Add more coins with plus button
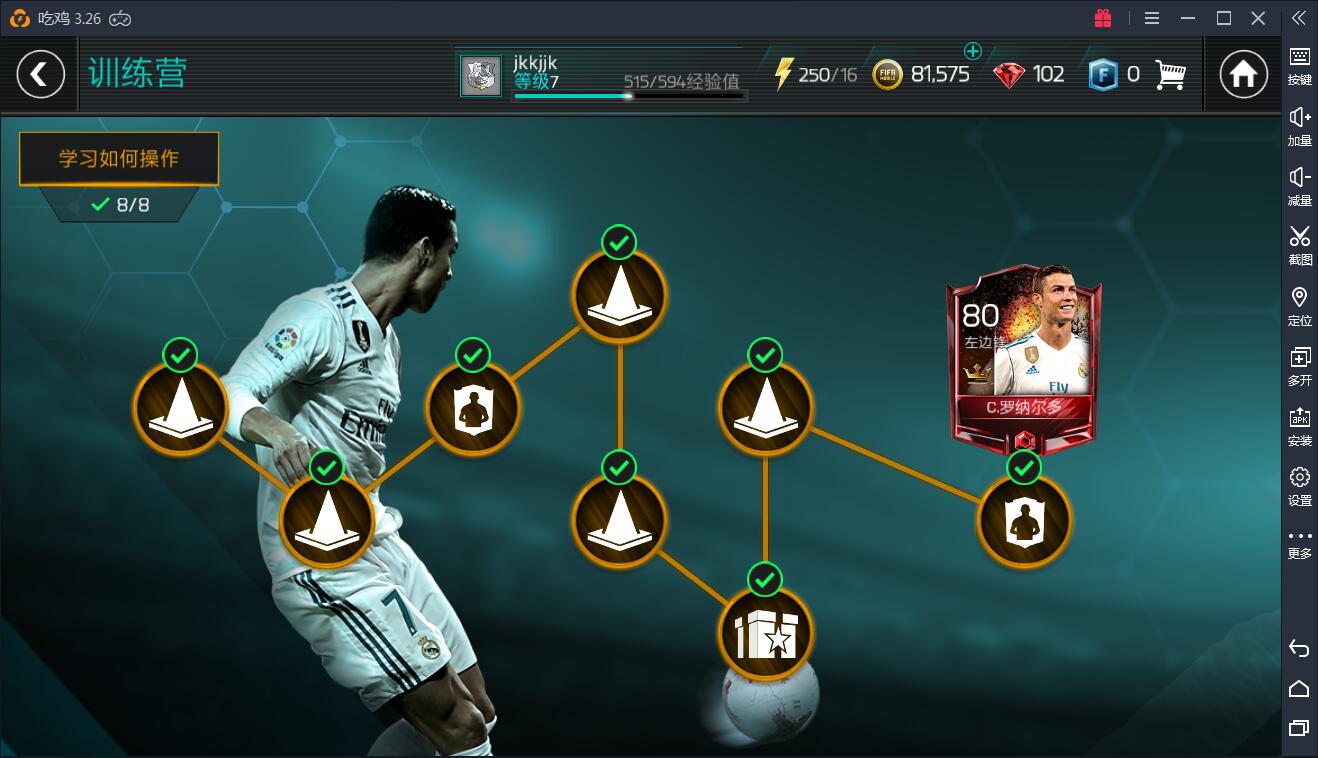This screenshot has width=1318, height=758. point(972,51)
